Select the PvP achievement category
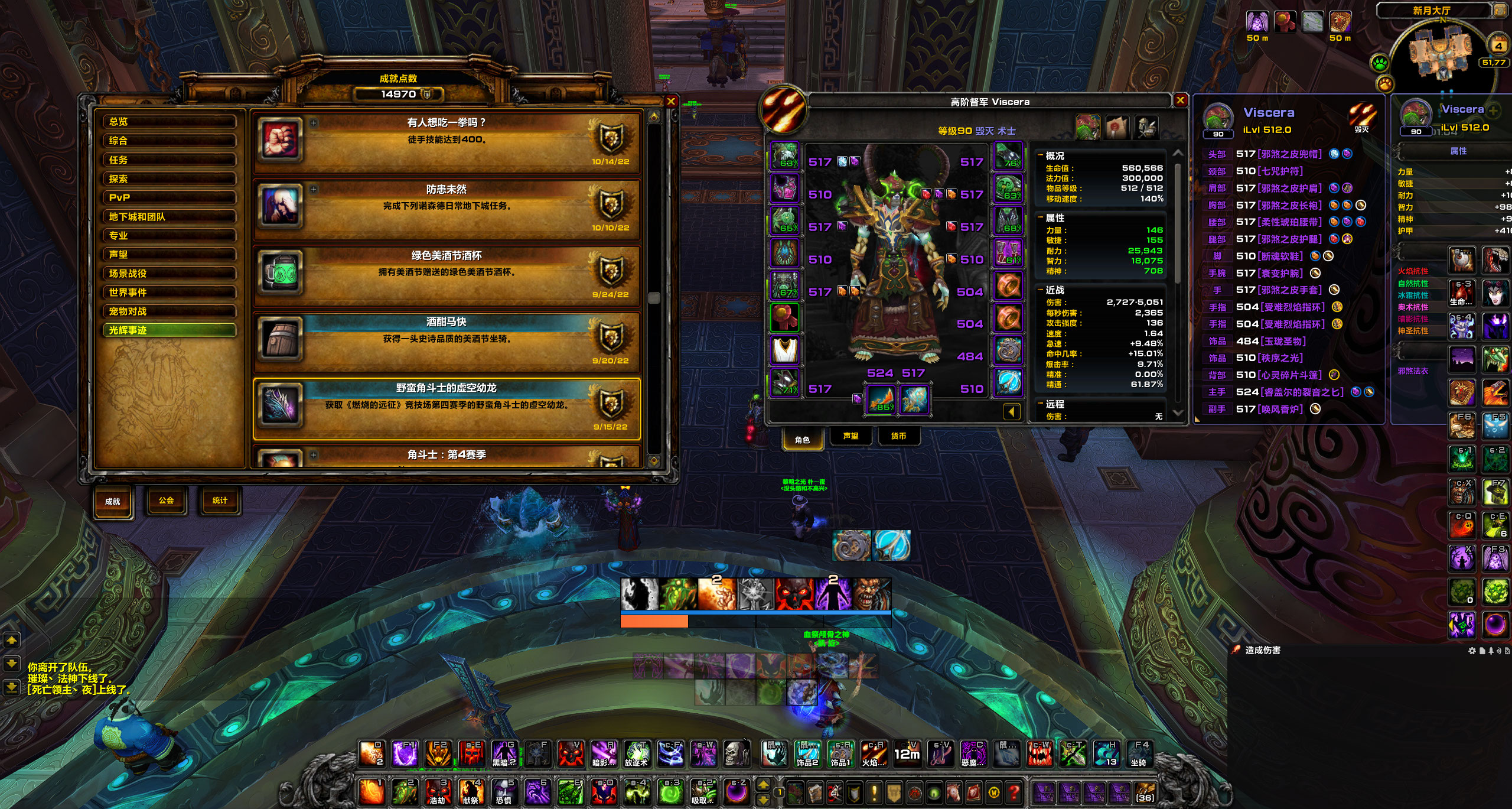This screenshot has width=1512, height=809. coord(170,197)
